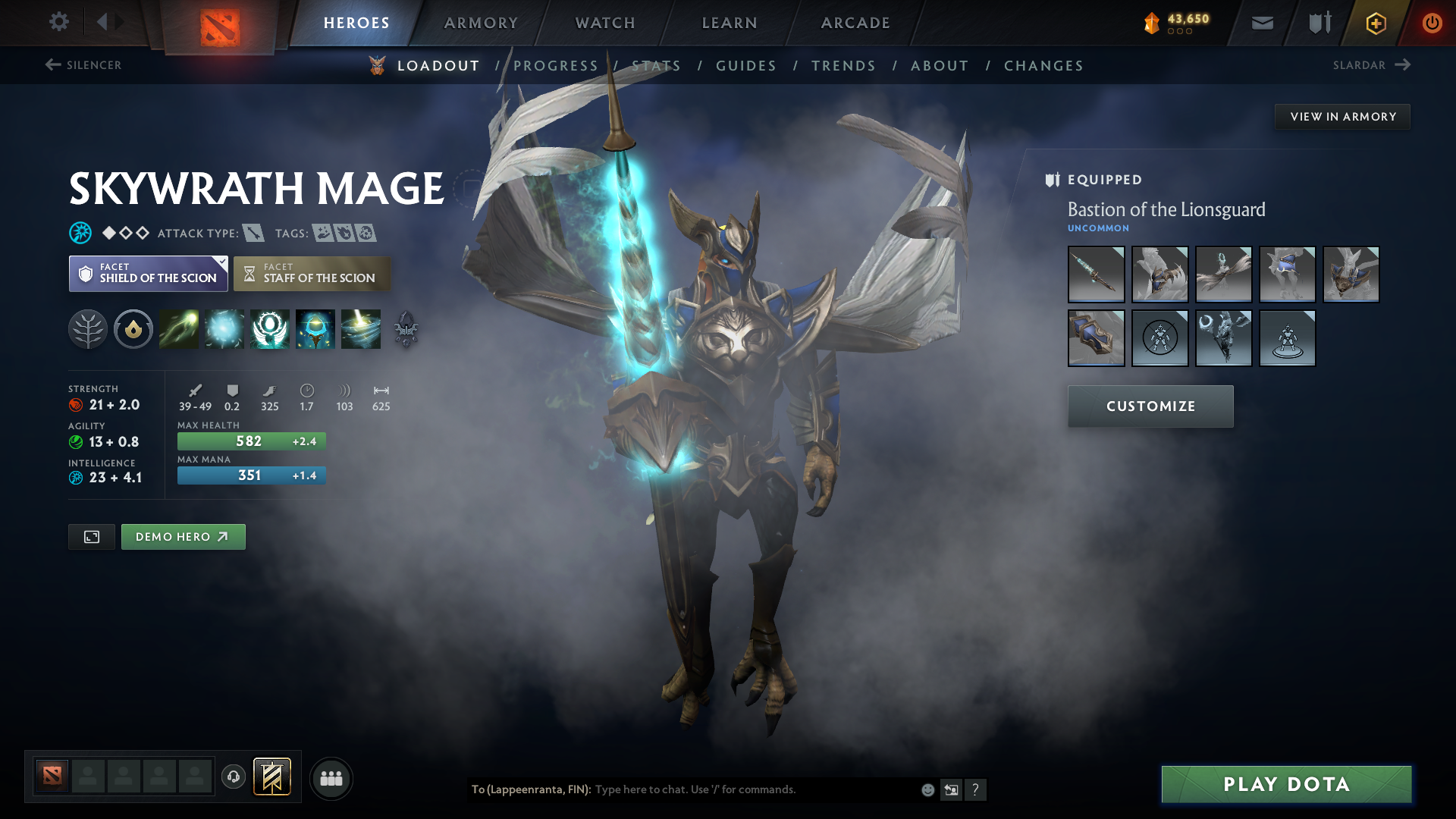
Task: Open the friends party icon bottom right
Action: [331, 777]
